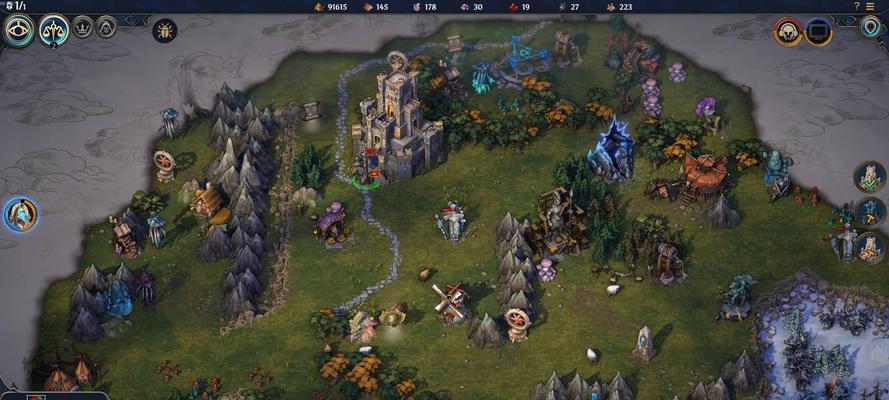Select the castle icon with crossed hammers

(x=870, y=246)
